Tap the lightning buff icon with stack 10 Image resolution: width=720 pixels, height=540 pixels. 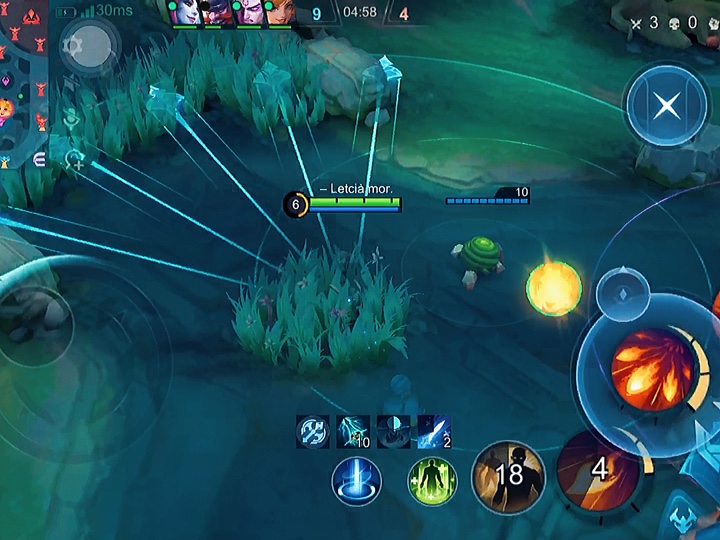(x=353, y=432)
